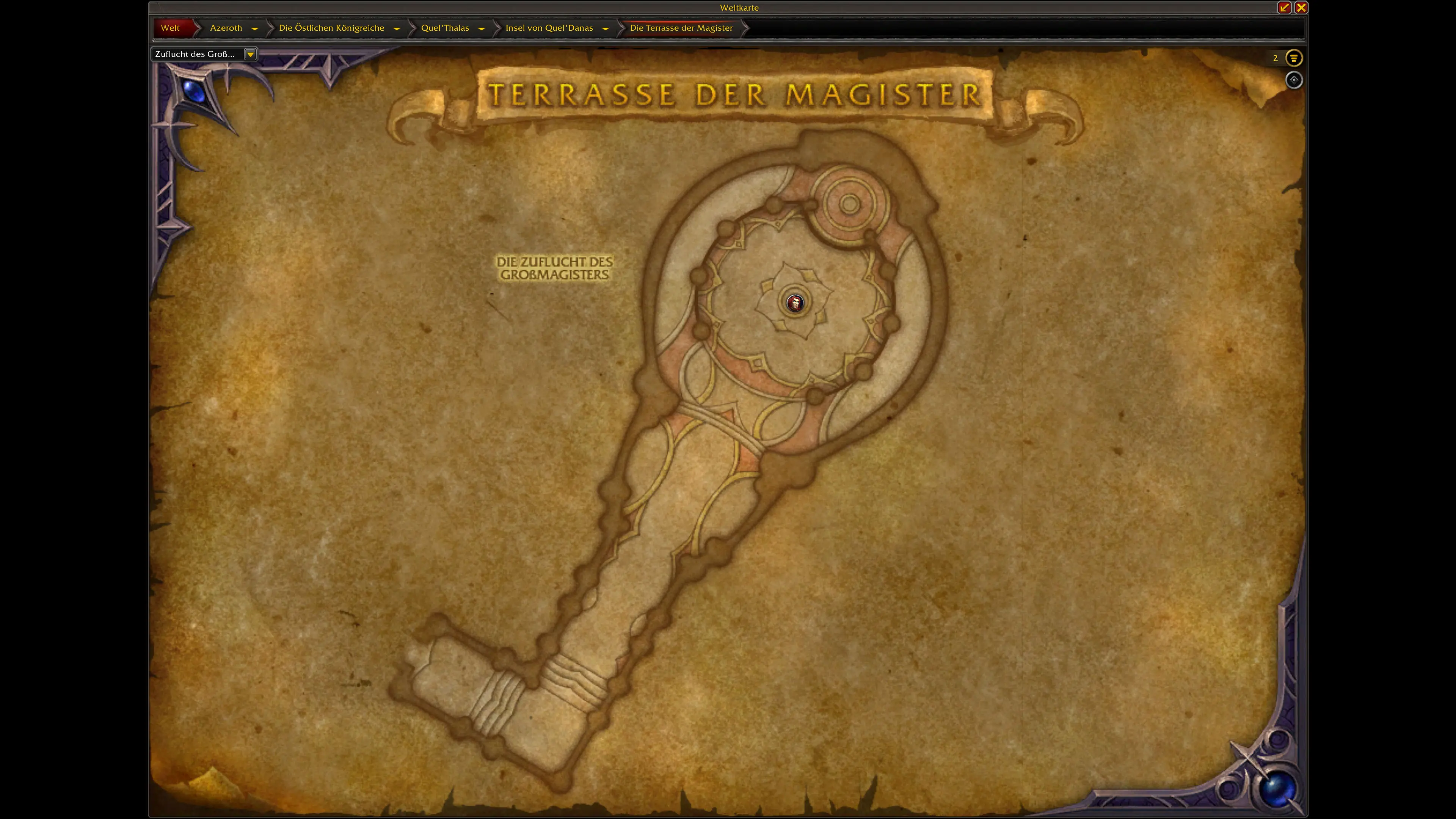1456x819 pixels.
Task: Select the boss portrait icon on the map
Action: point(795,303)
